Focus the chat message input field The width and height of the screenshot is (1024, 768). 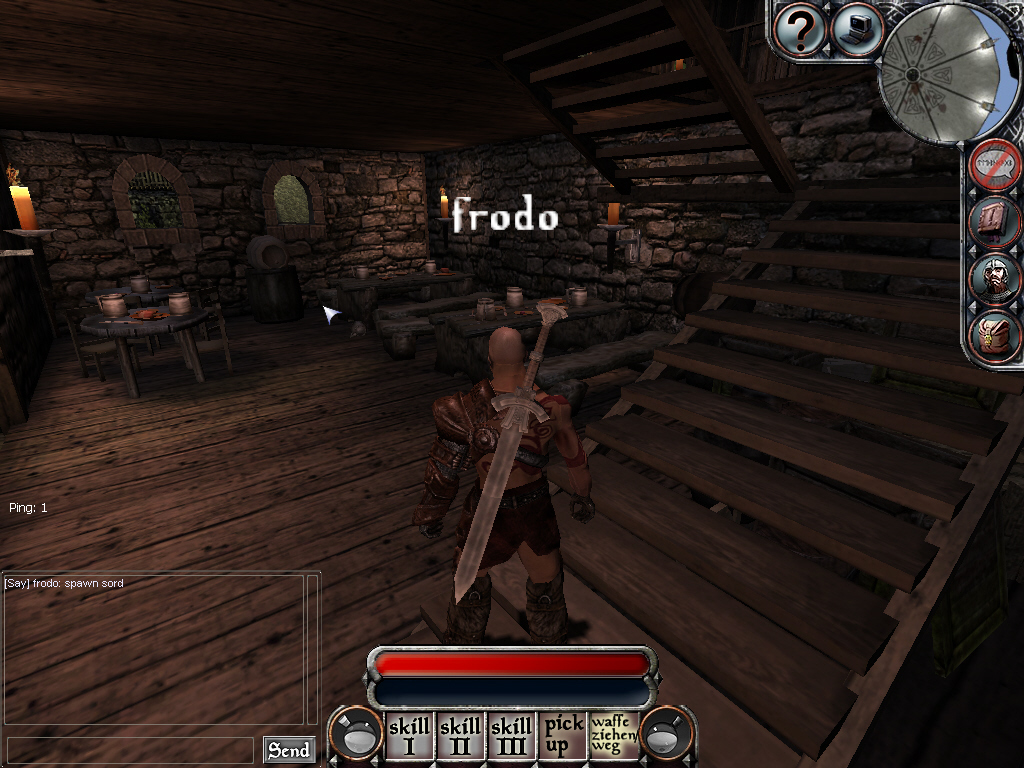pos(130,750)
